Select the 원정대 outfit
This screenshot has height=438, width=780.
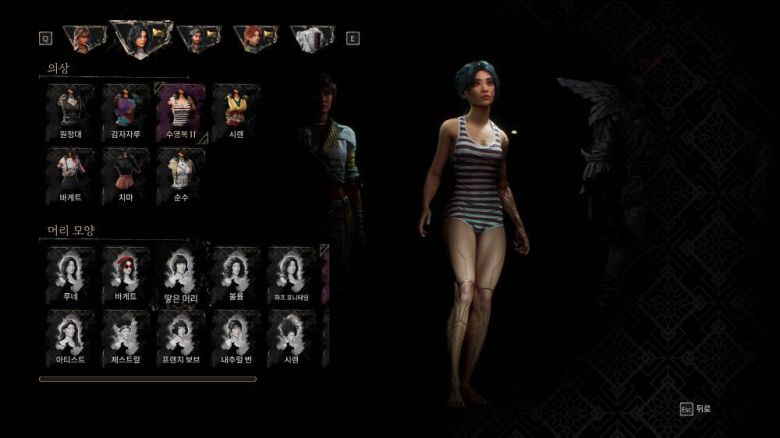coord(69,110)
